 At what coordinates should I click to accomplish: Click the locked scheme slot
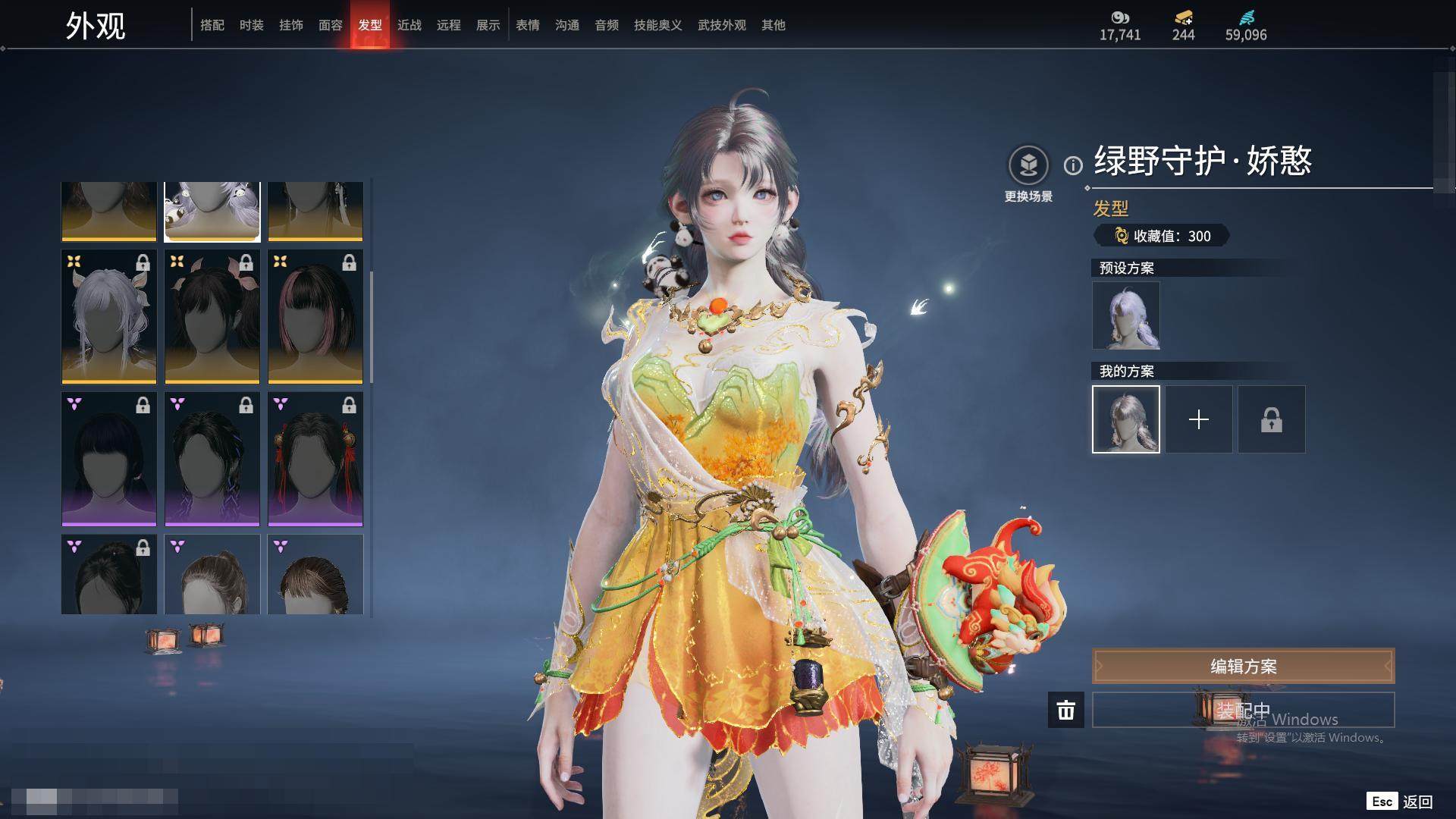[1271, 419]
